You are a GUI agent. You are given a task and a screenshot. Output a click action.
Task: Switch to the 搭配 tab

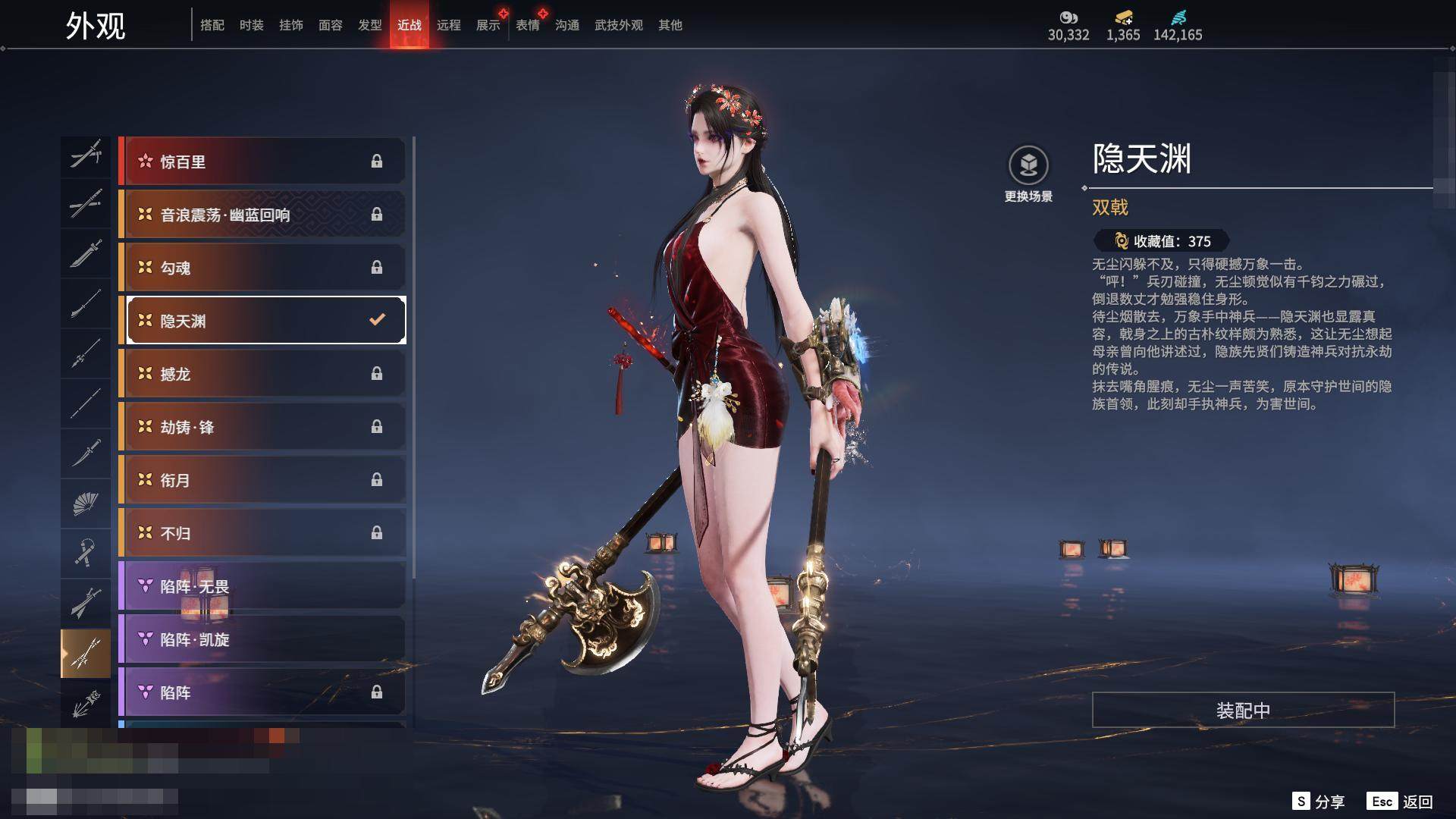click(212, 25)
